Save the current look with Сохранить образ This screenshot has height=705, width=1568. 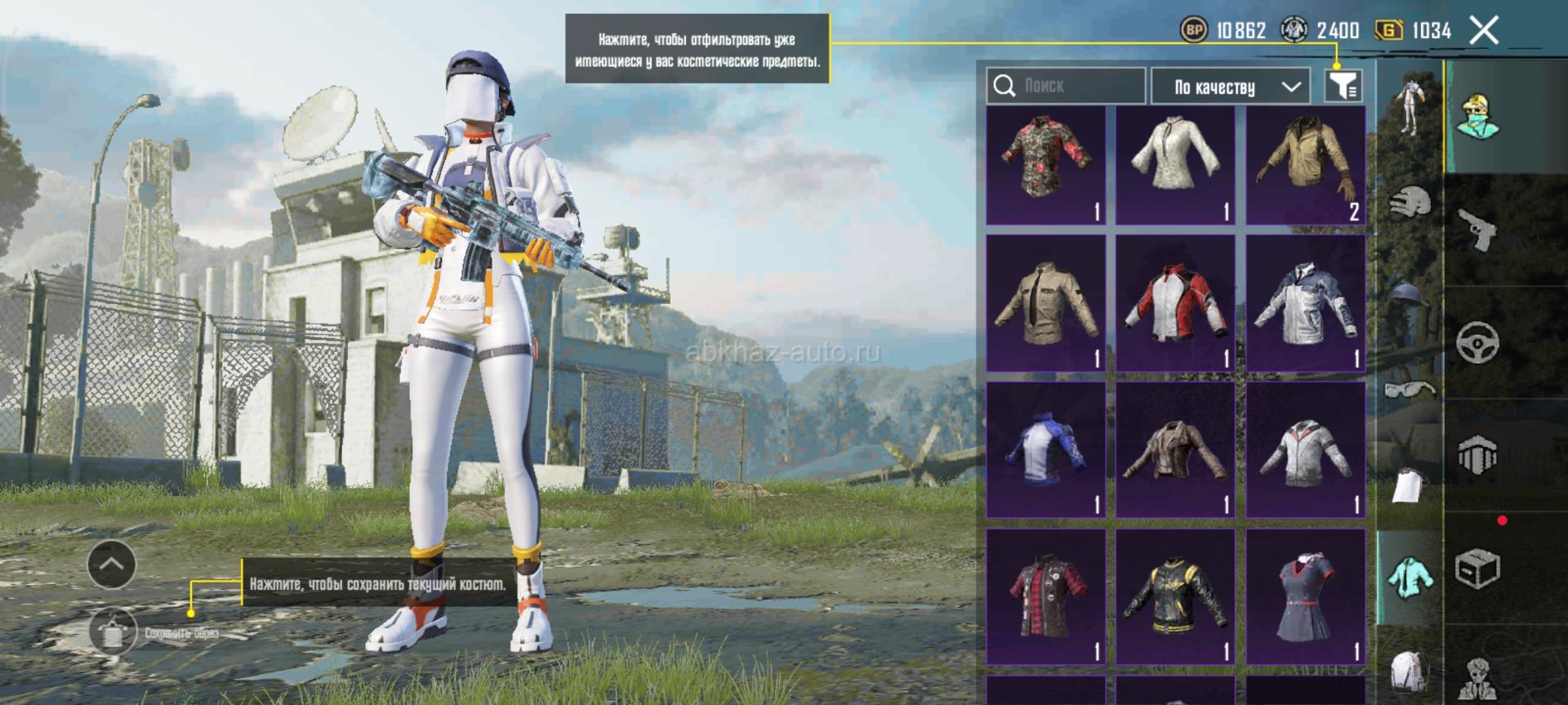pyautogui.click(x=114, y=632)
